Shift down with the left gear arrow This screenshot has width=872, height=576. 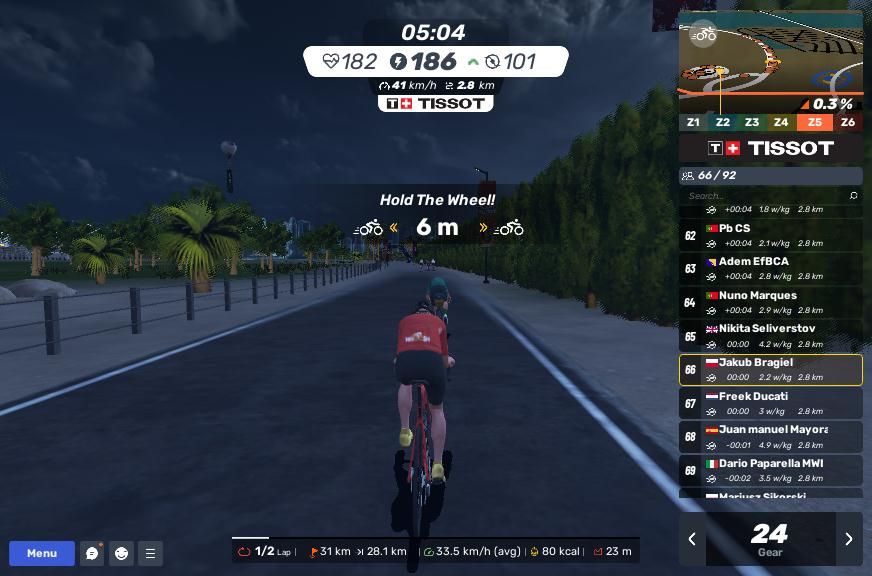(x=692, y=539)
